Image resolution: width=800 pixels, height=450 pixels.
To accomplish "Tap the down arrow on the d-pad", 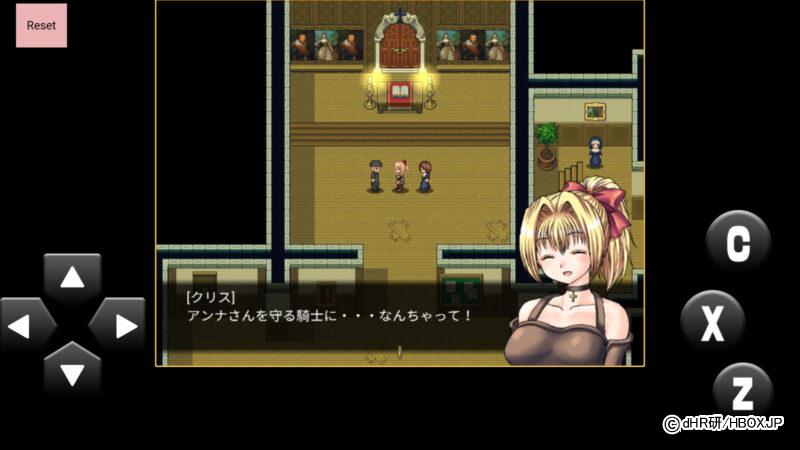I will (x=72, y=371).
